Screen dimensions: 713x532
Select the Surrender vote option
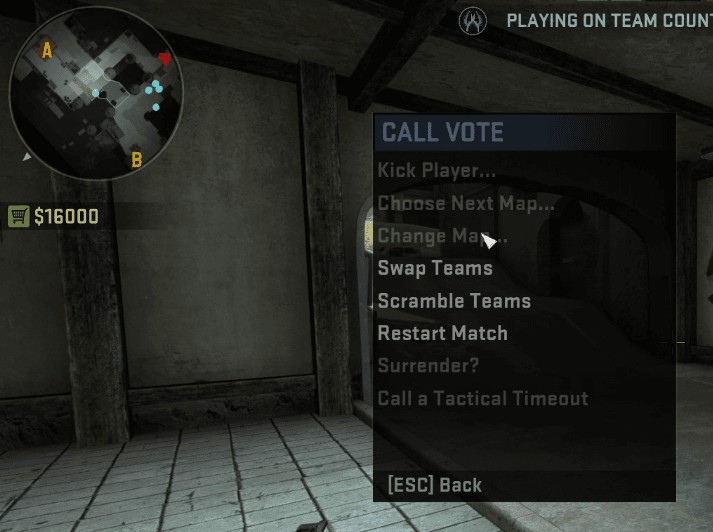pyautogui.click(x=428, y=366)
